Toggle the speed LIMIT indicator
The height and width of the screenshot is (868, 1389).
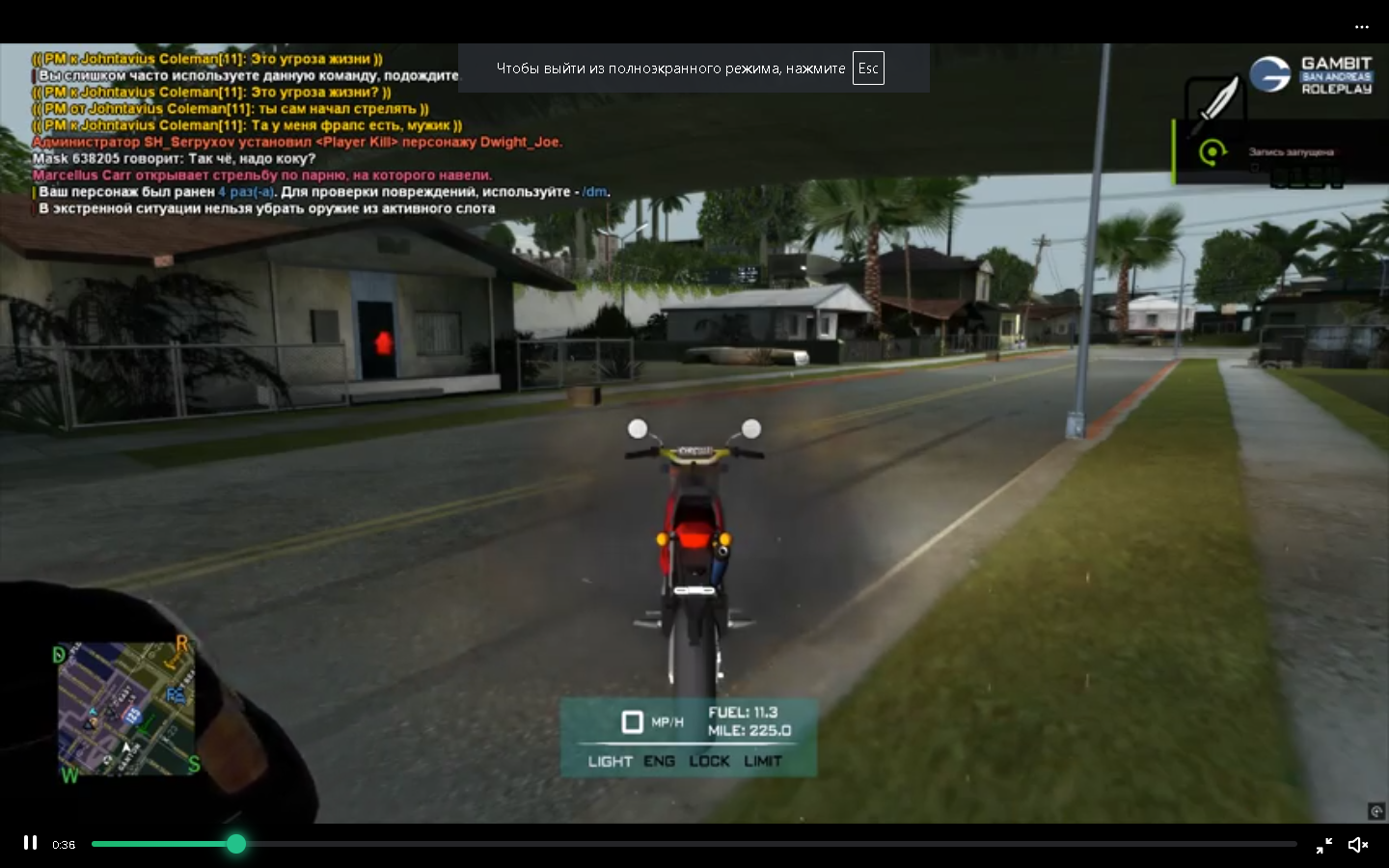pyautogui.click(x=763, y=761)
